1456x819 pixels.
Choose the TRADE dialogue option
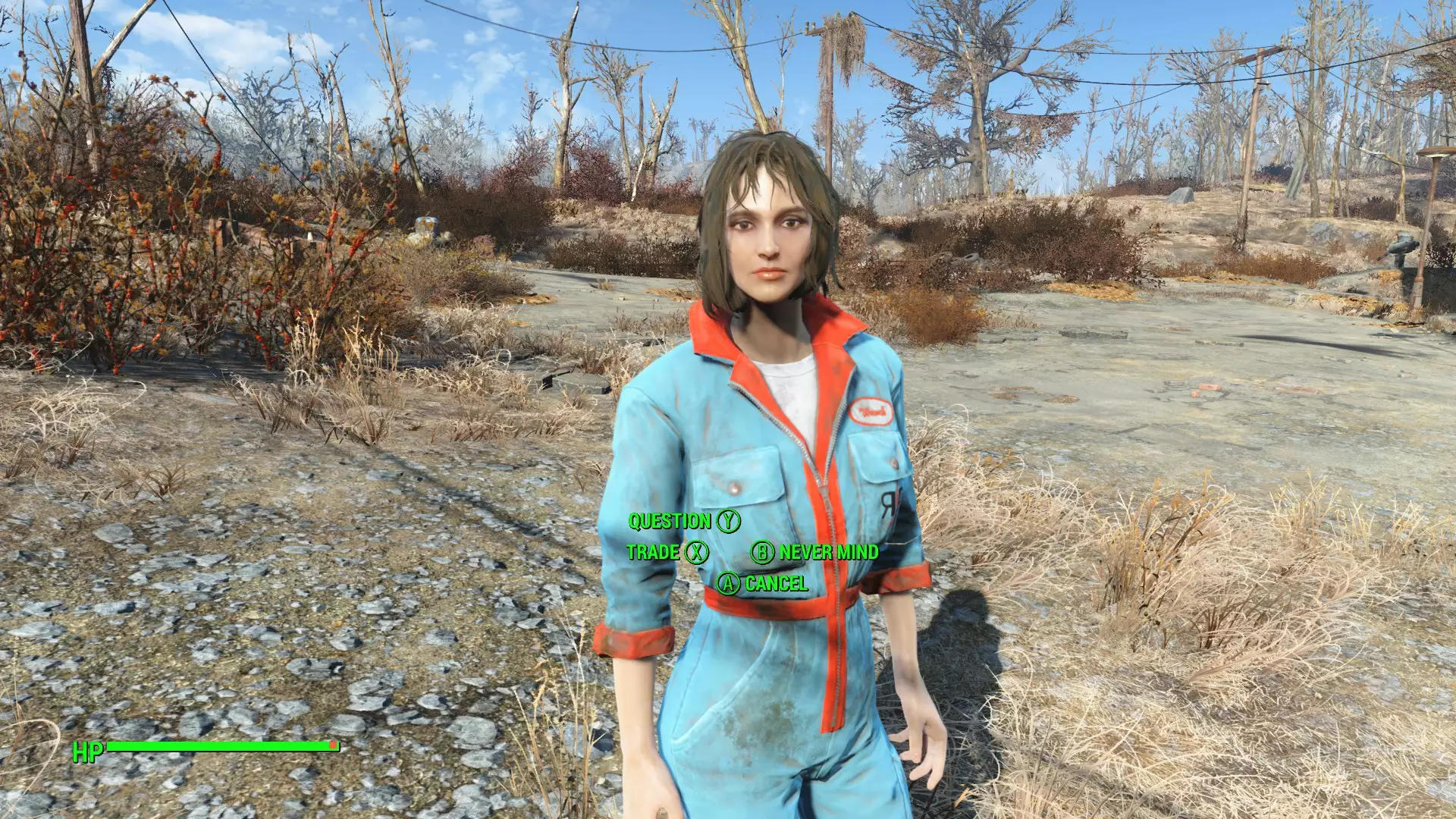tap(654, 553)
